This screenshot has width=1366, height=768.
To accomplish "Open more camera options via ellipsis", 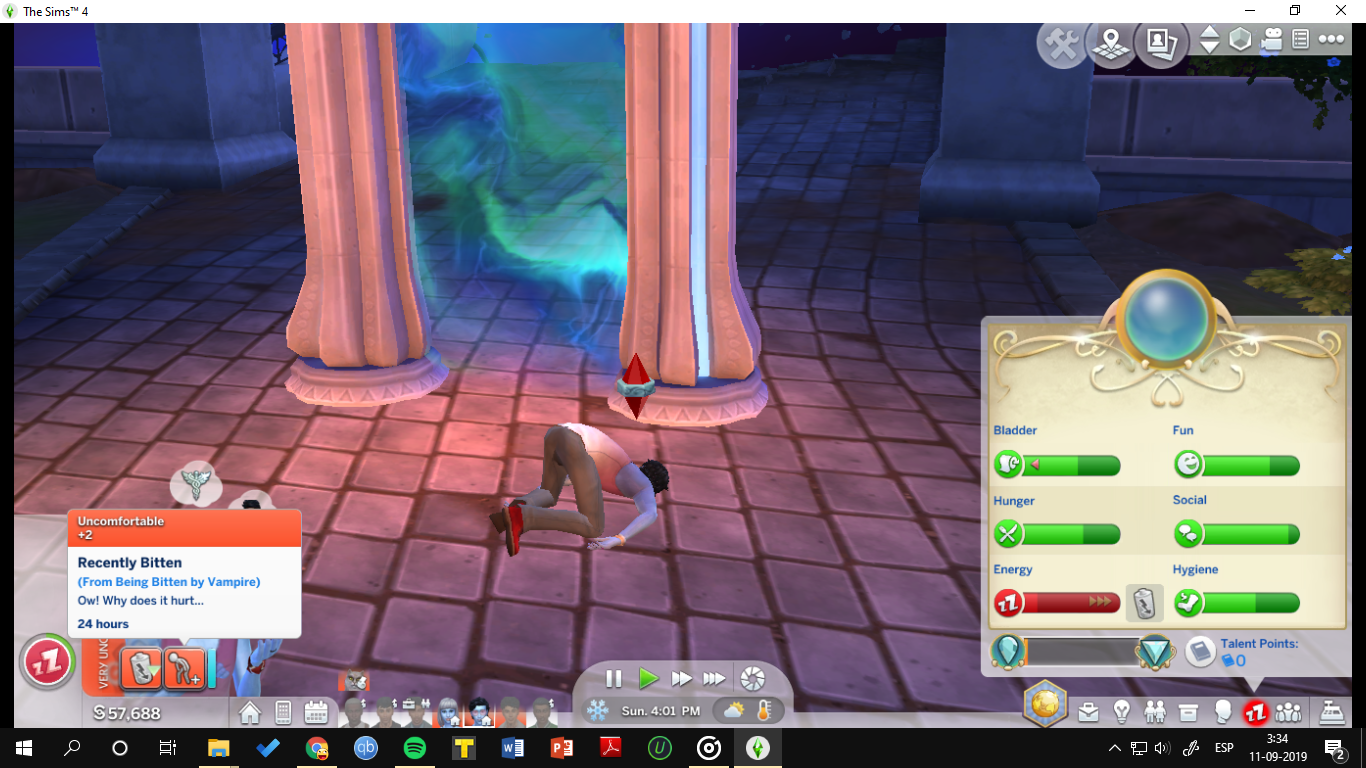I will coord(1331,40).
